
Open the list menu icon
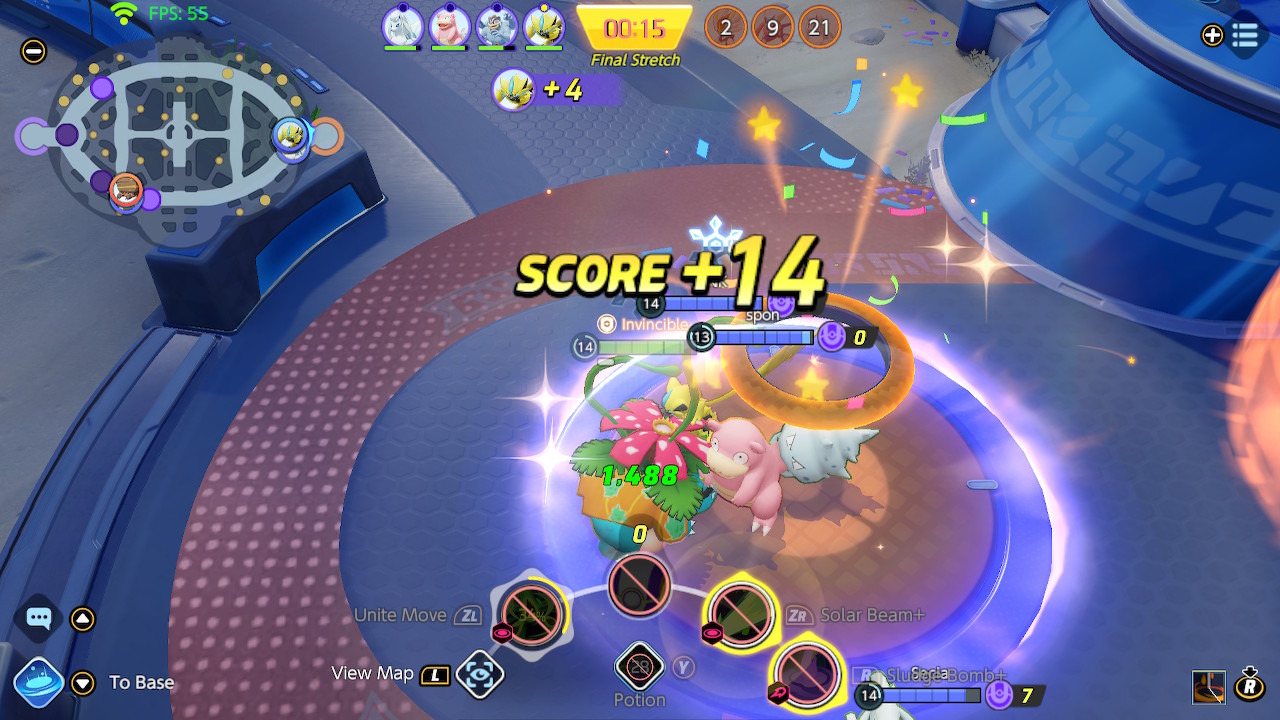[1245, 36]
